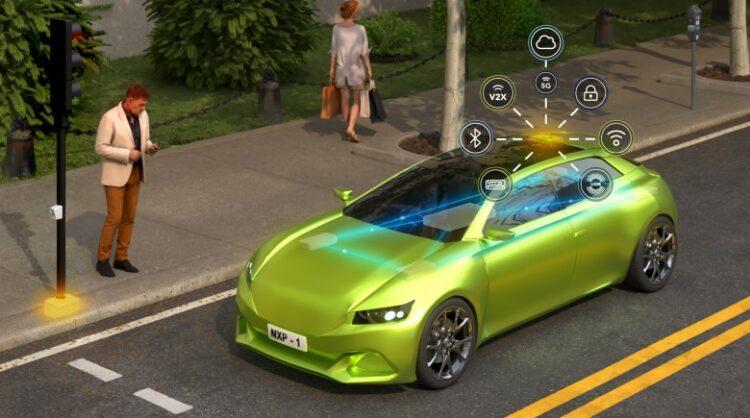Activate the Bluetooth icon

(475, 137)
